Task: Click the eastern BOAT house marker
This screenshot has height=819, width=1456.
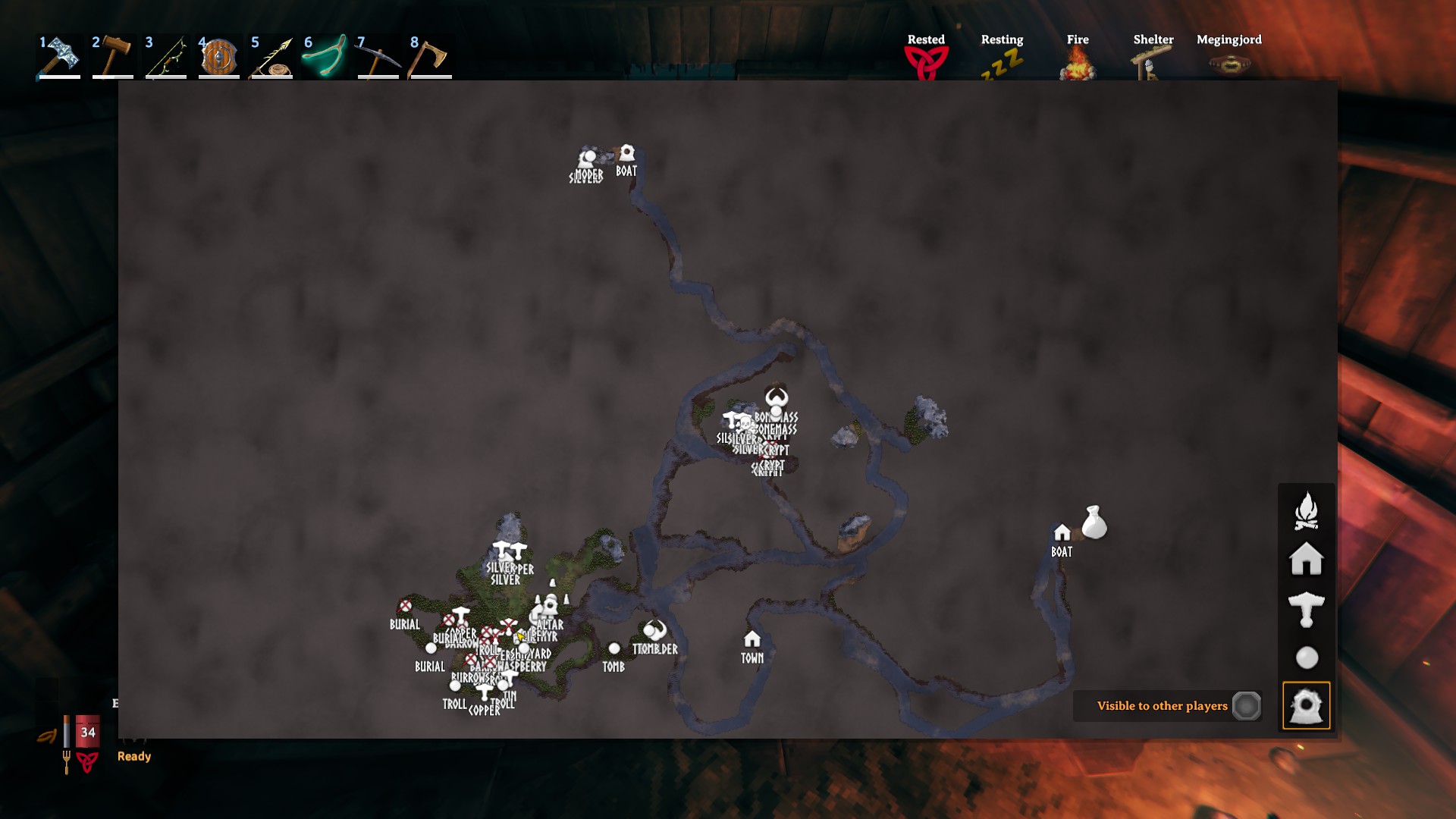Action: [x=1062, y=532]
